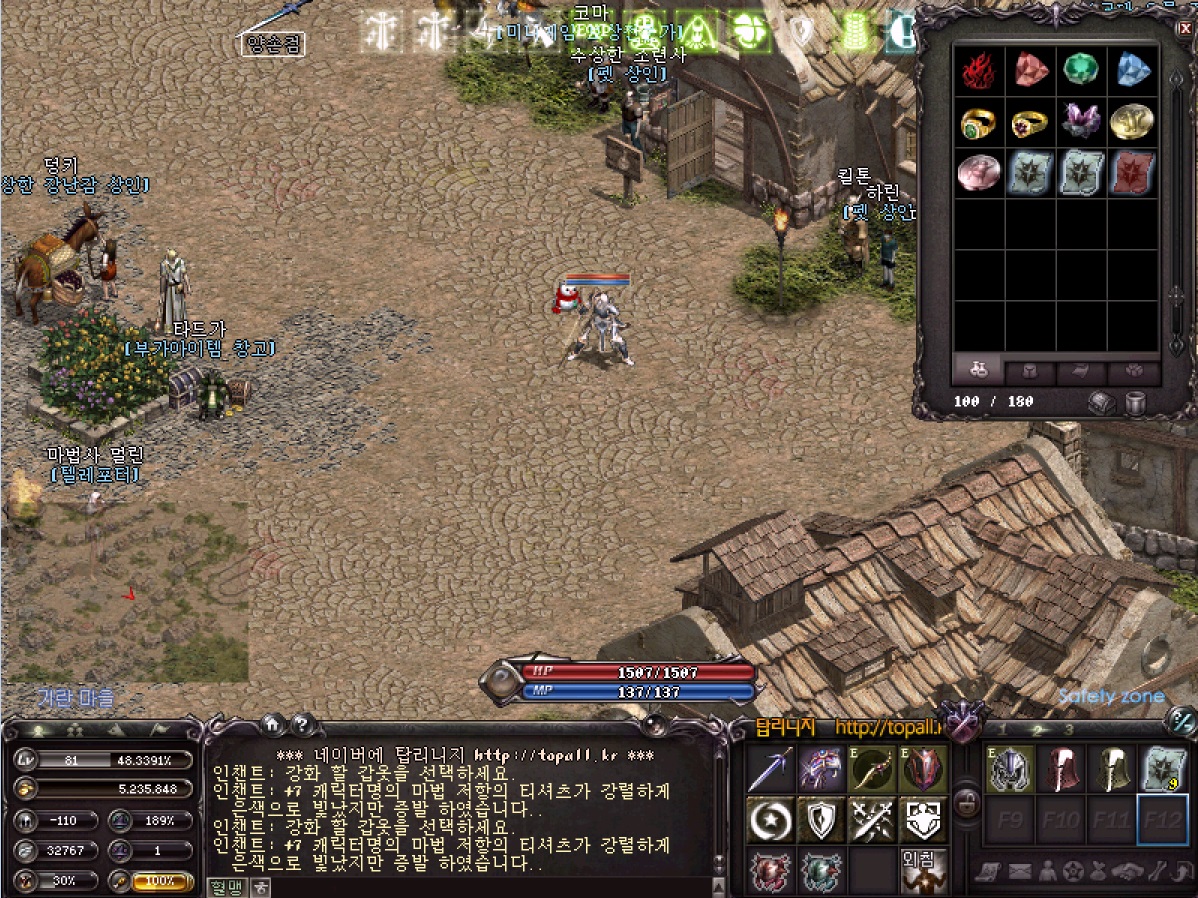Viewport: 1198px width, 898px height.
Task: Click the chest button in inventory panel
Action: [x=1101, y=402]
